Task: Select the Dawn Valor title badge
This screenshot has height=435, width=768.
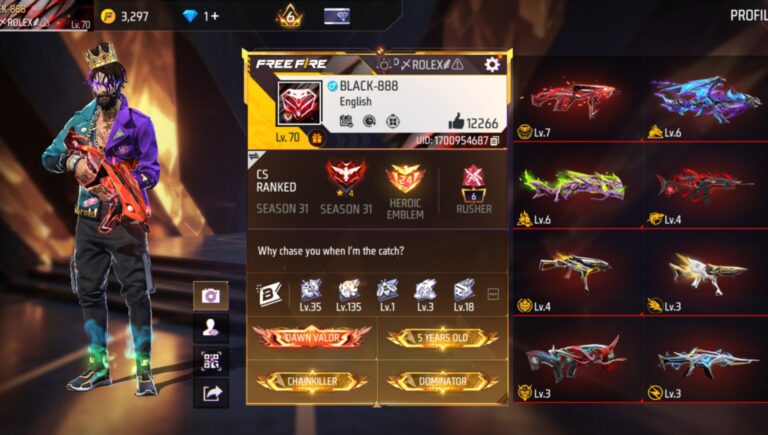Action: coord(311,337)
